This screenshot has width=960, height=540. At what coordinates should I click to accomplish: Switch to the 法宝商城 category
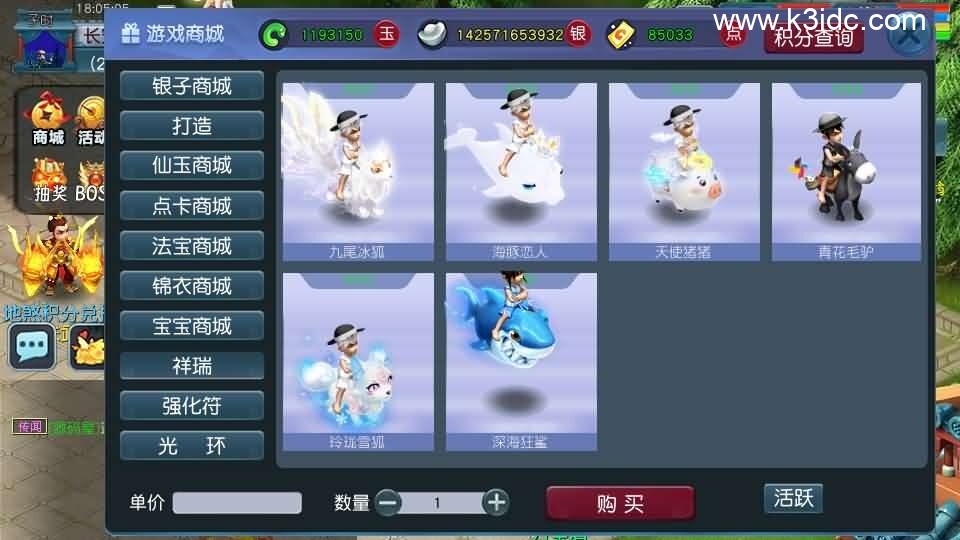[x=192, y=246]
